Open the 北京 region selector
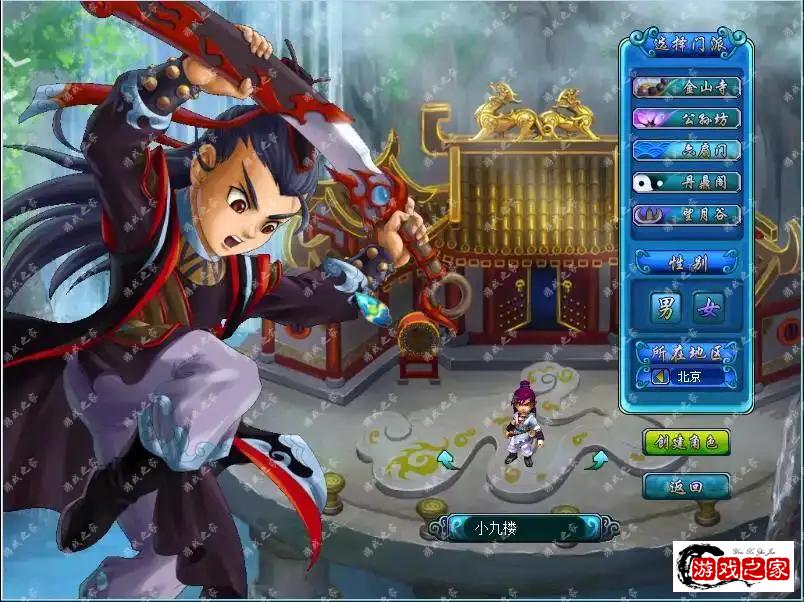 click(x=686, y=377)
